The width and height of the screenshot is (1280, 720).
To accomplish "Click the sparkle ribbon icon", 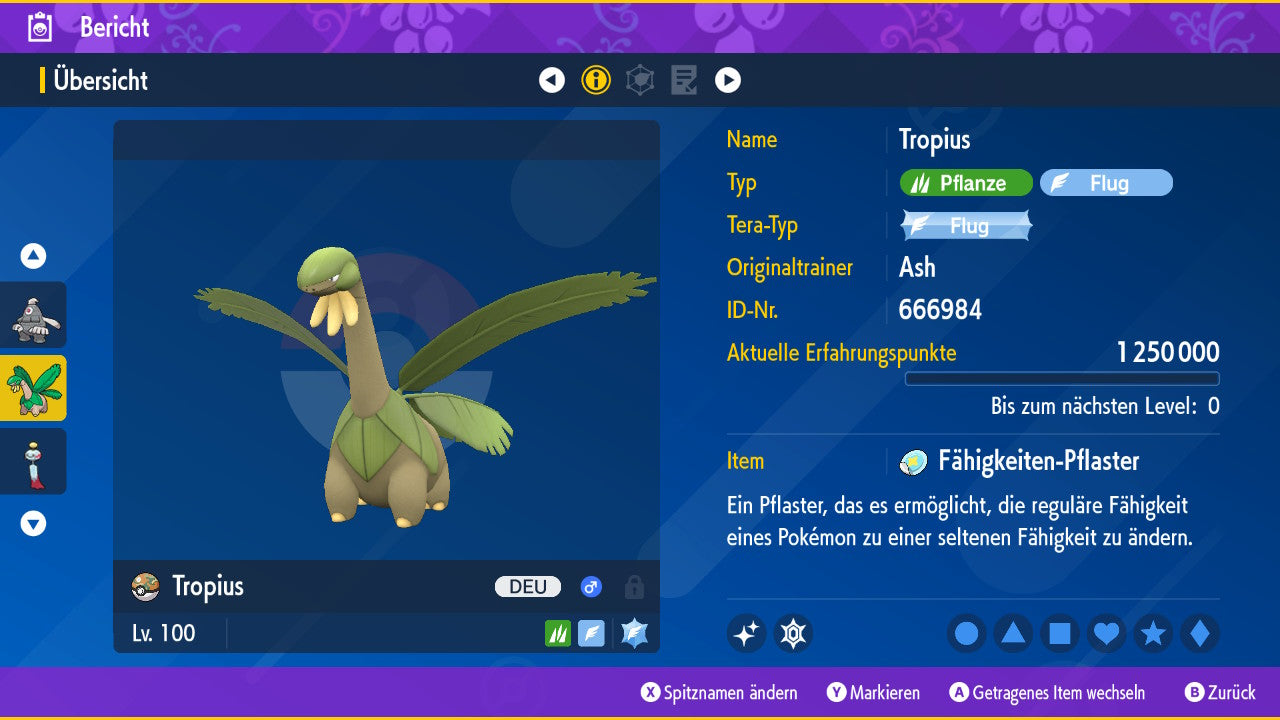I will [x=747, y=634].
